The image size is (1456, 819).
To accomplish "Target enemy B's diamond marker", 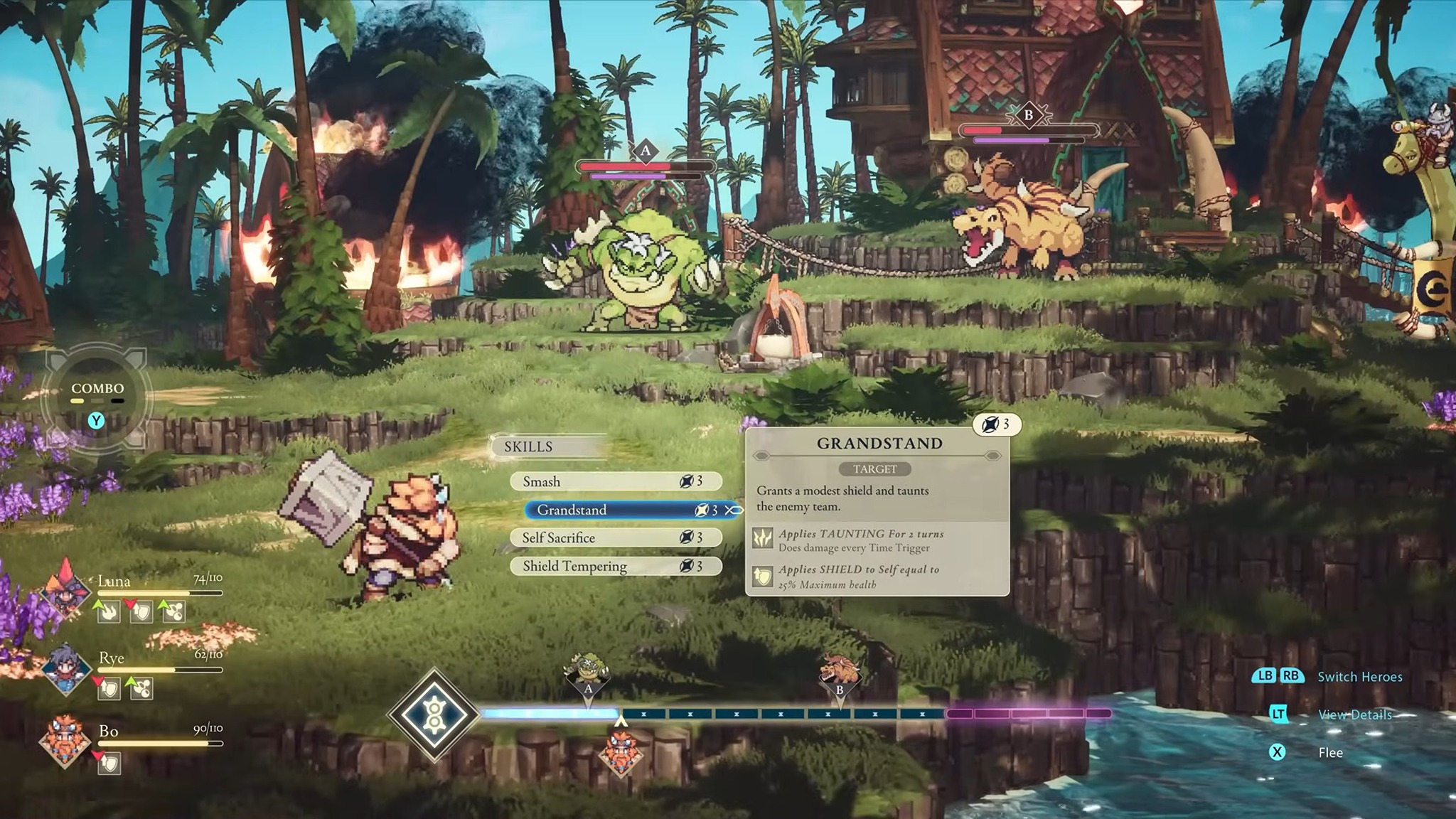I will [1028, 114].
